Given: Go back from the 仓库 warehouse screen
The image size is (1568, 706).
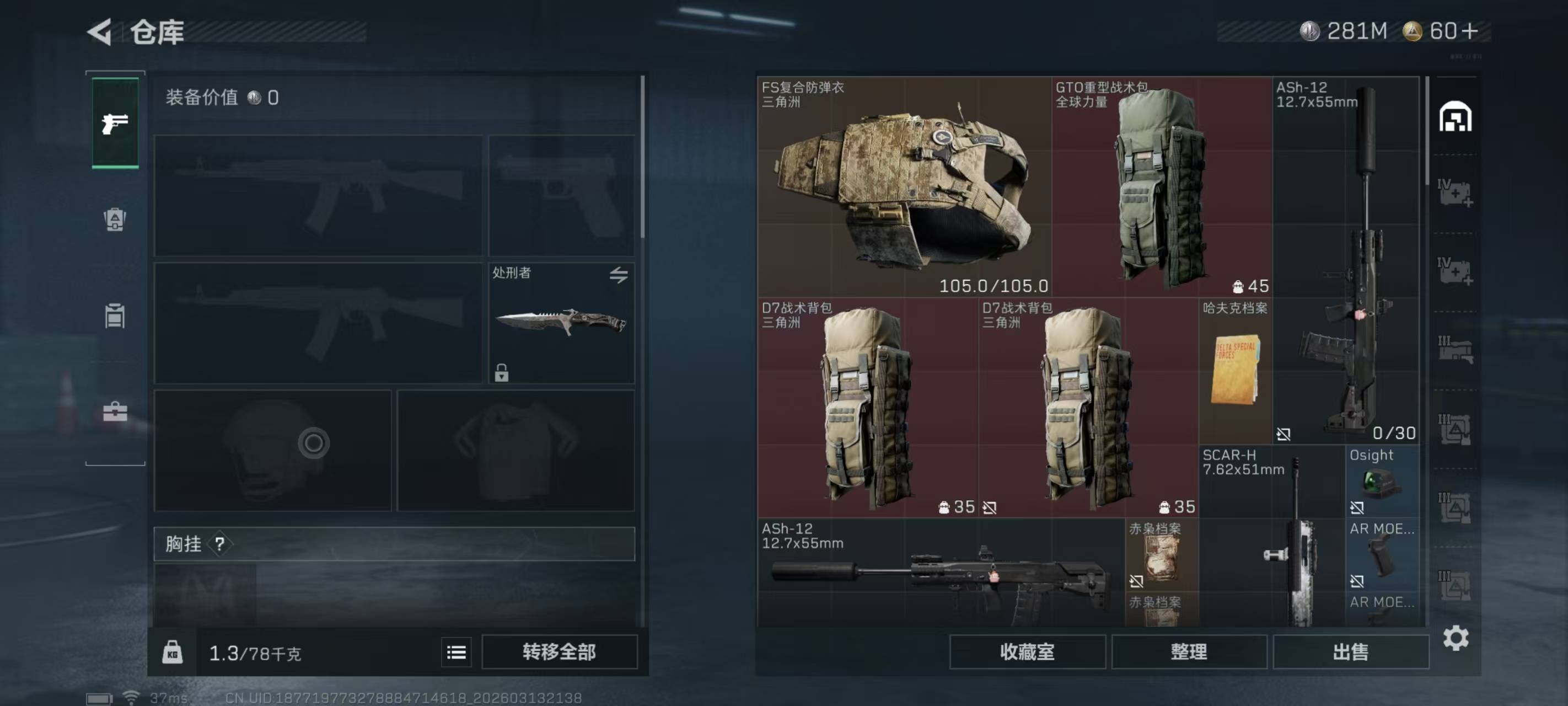Looking at the screenshot, I should click(100, 31).
